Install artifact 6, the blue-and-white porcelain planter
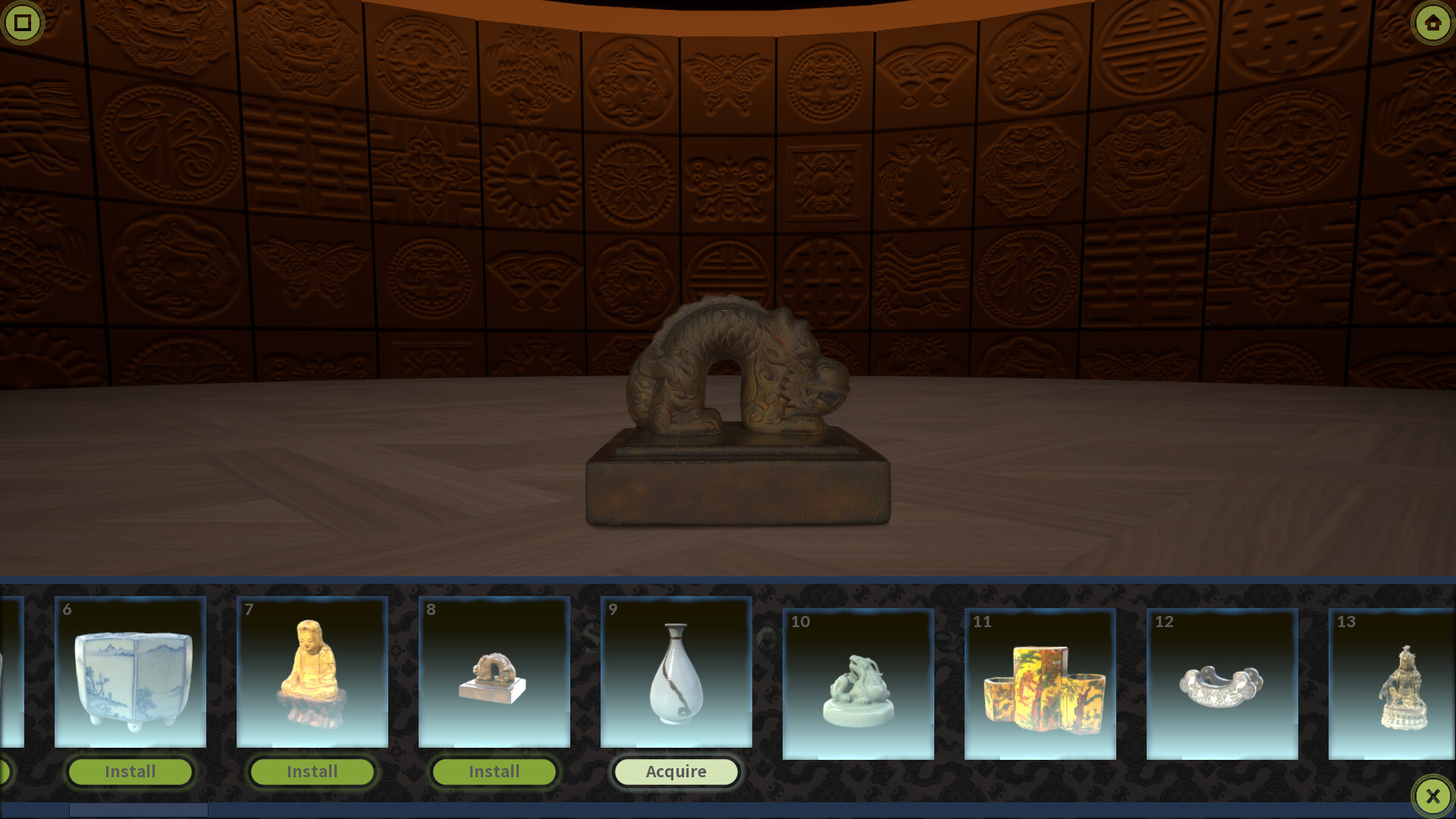 (129, 771)
